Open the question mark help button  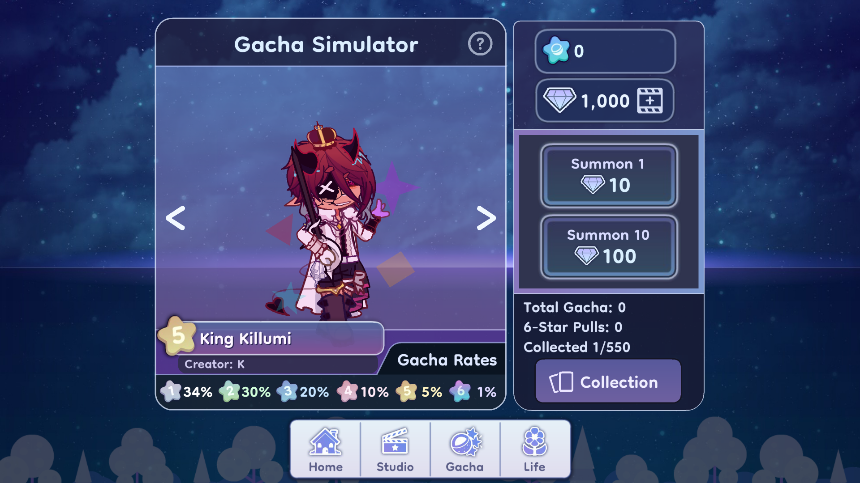(480, 44)
